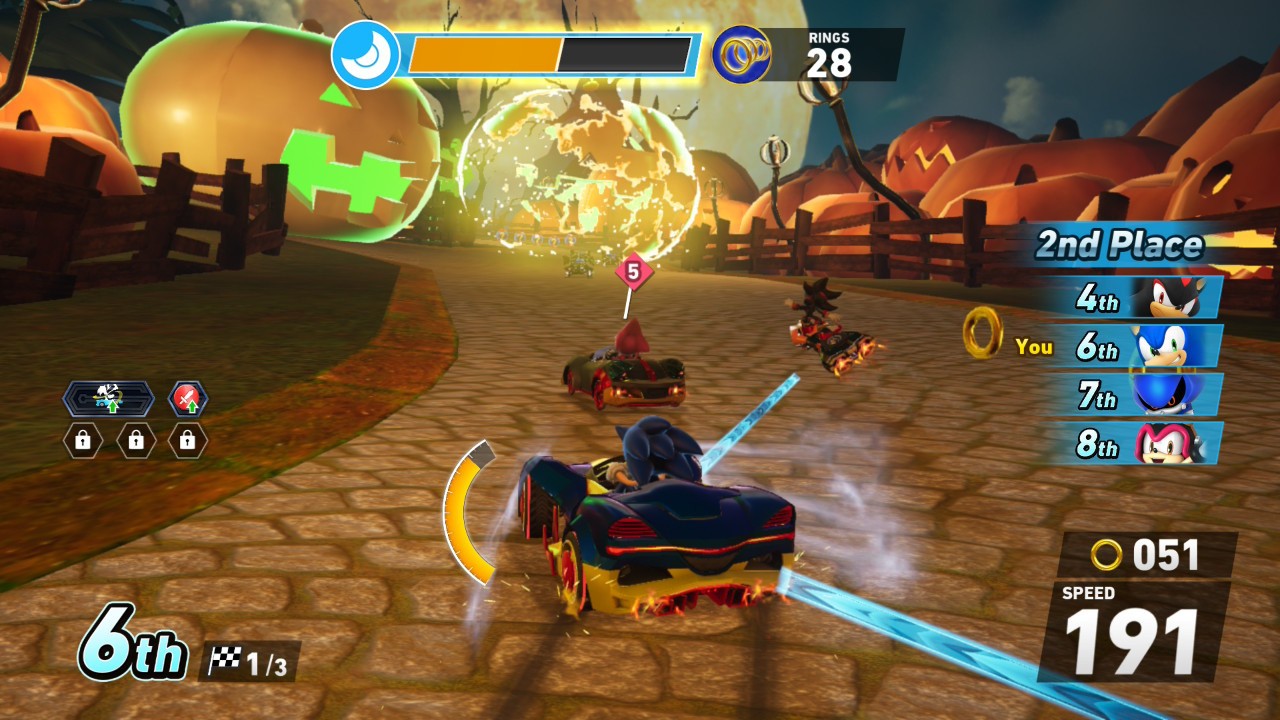The height and width of the screenshot is (720, 1280).
Task: Select the red sword attack gadget
Action: point(187,399)
